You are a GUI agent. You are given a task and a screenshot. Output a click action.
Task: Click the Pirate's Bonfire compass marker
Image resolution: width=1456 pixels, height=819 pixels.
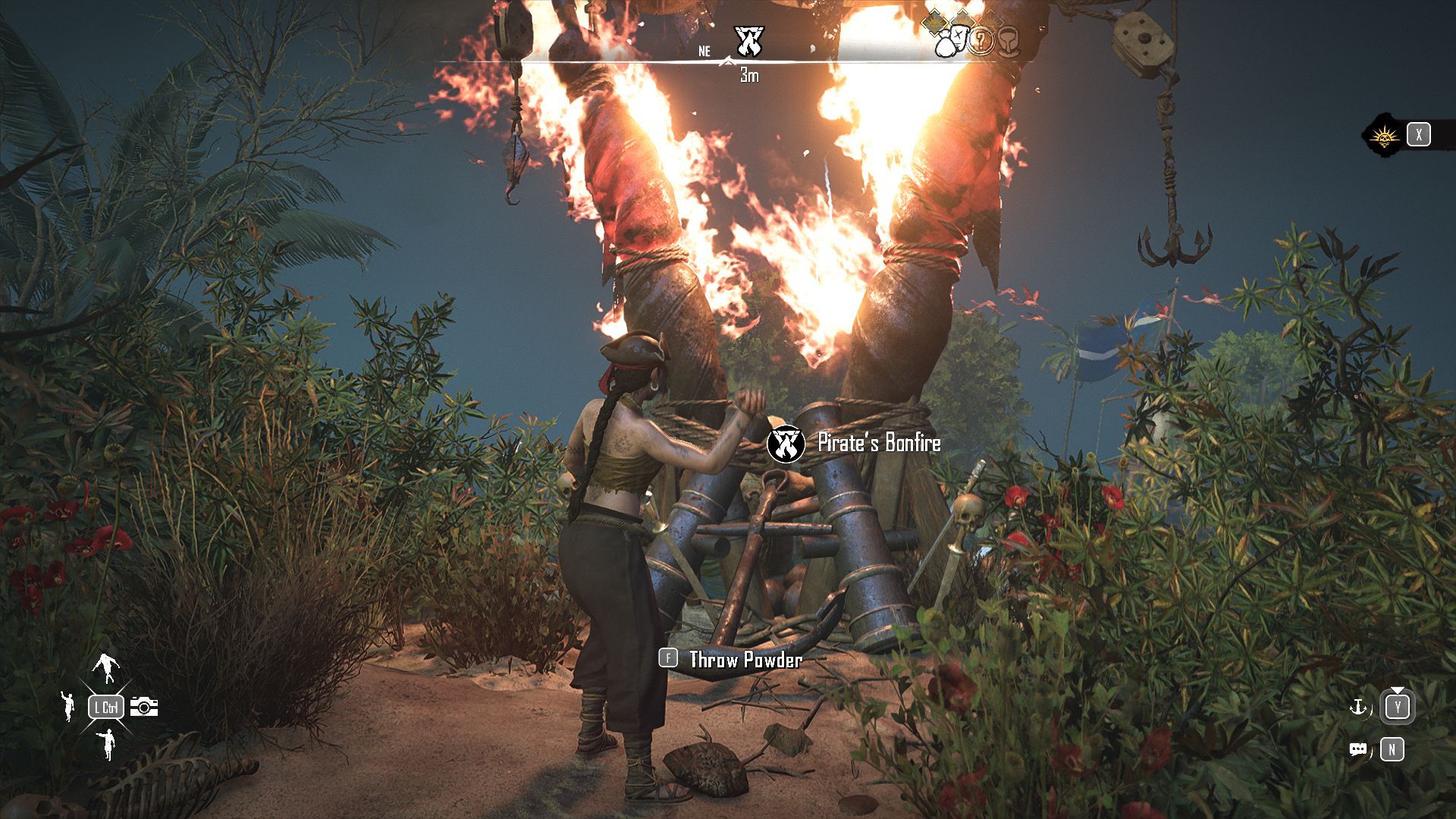pos(749,42)
